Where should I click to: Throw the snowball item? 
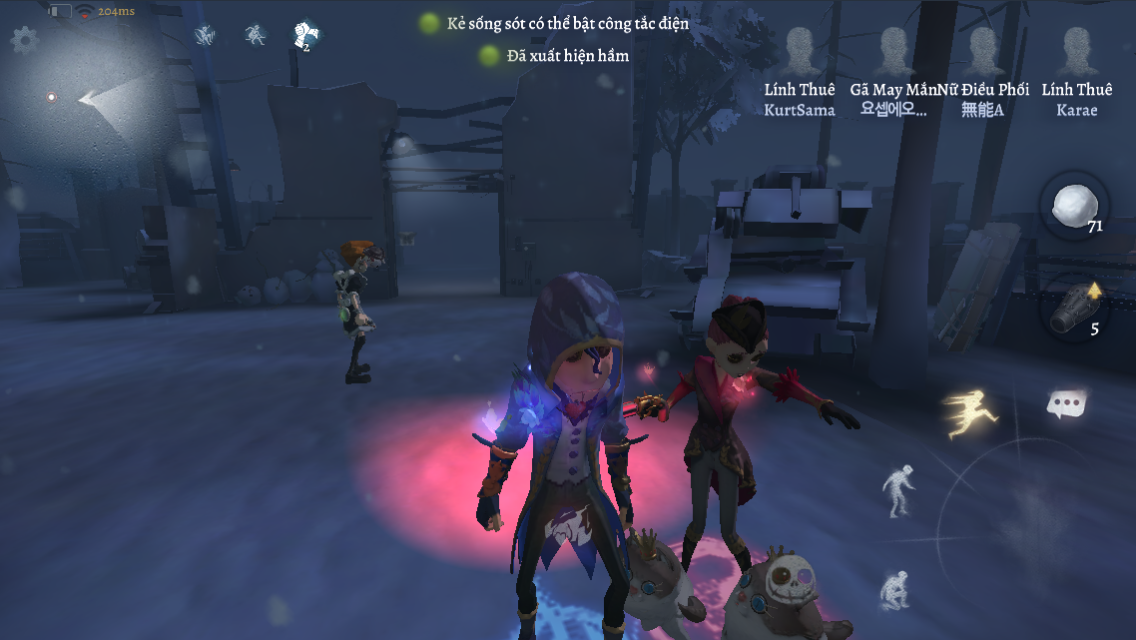pyautogui.click(x=1074, y=206)
